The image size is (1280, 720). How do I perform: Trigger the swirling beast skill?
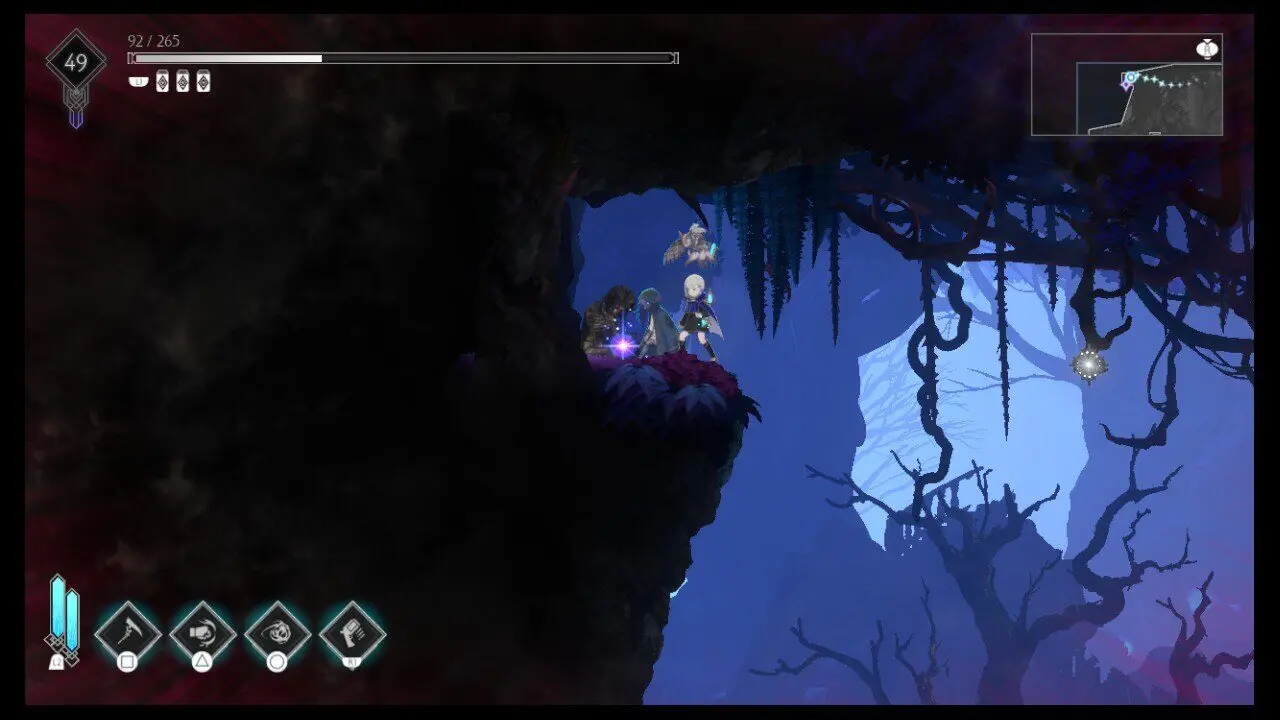pos(278,633)
